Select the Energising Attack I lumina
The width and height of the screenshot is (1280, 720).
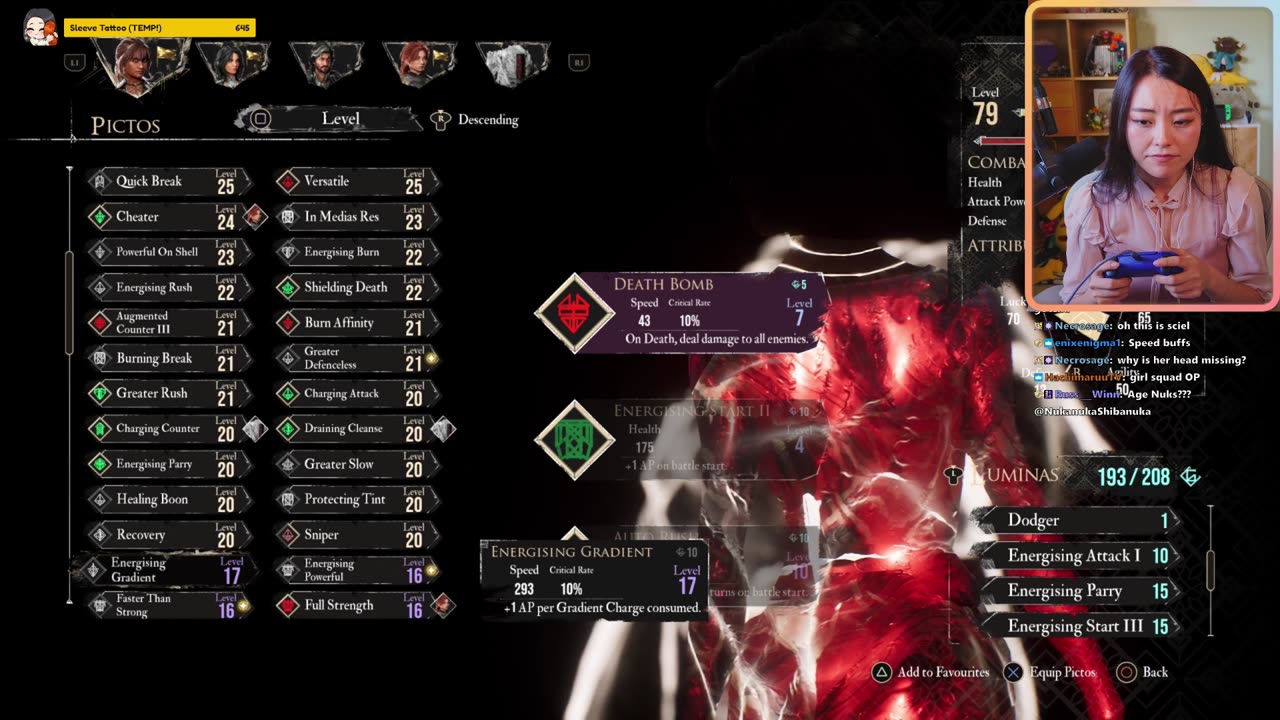[1078, 556]
